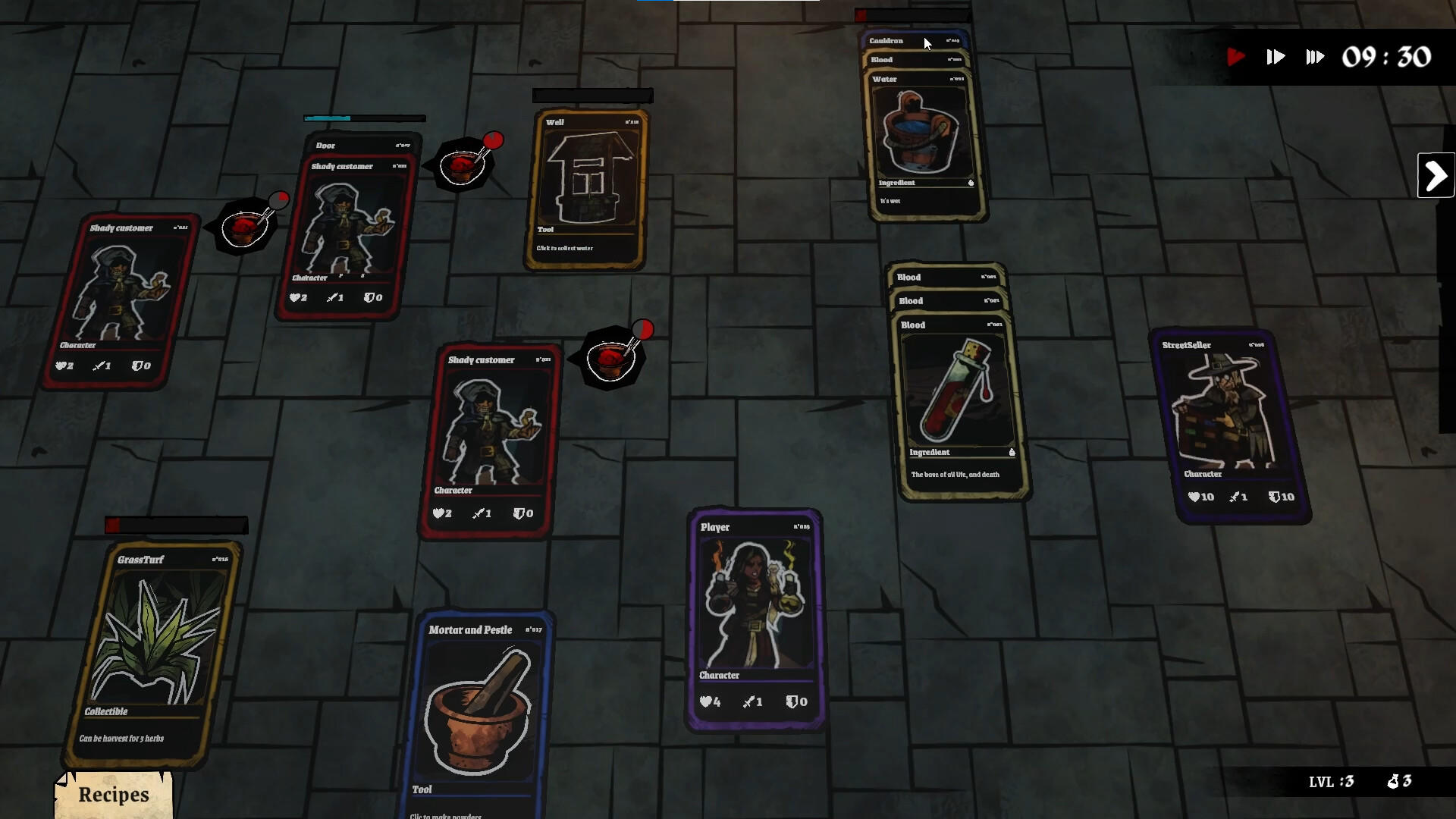Click the red play icon
Viewport: 1456px width, 819px height.
[x=1237, y=56]
